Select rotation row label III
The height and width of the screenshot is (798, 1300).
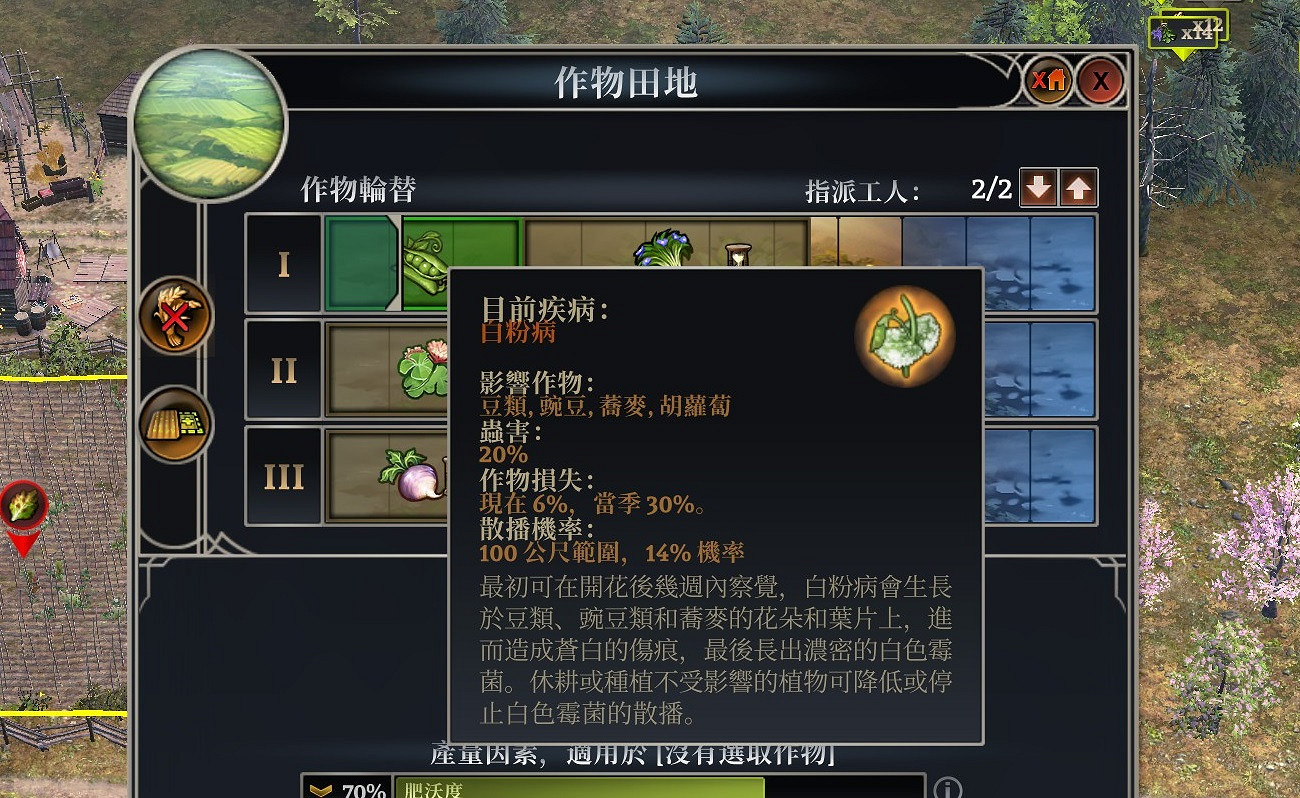283,478
